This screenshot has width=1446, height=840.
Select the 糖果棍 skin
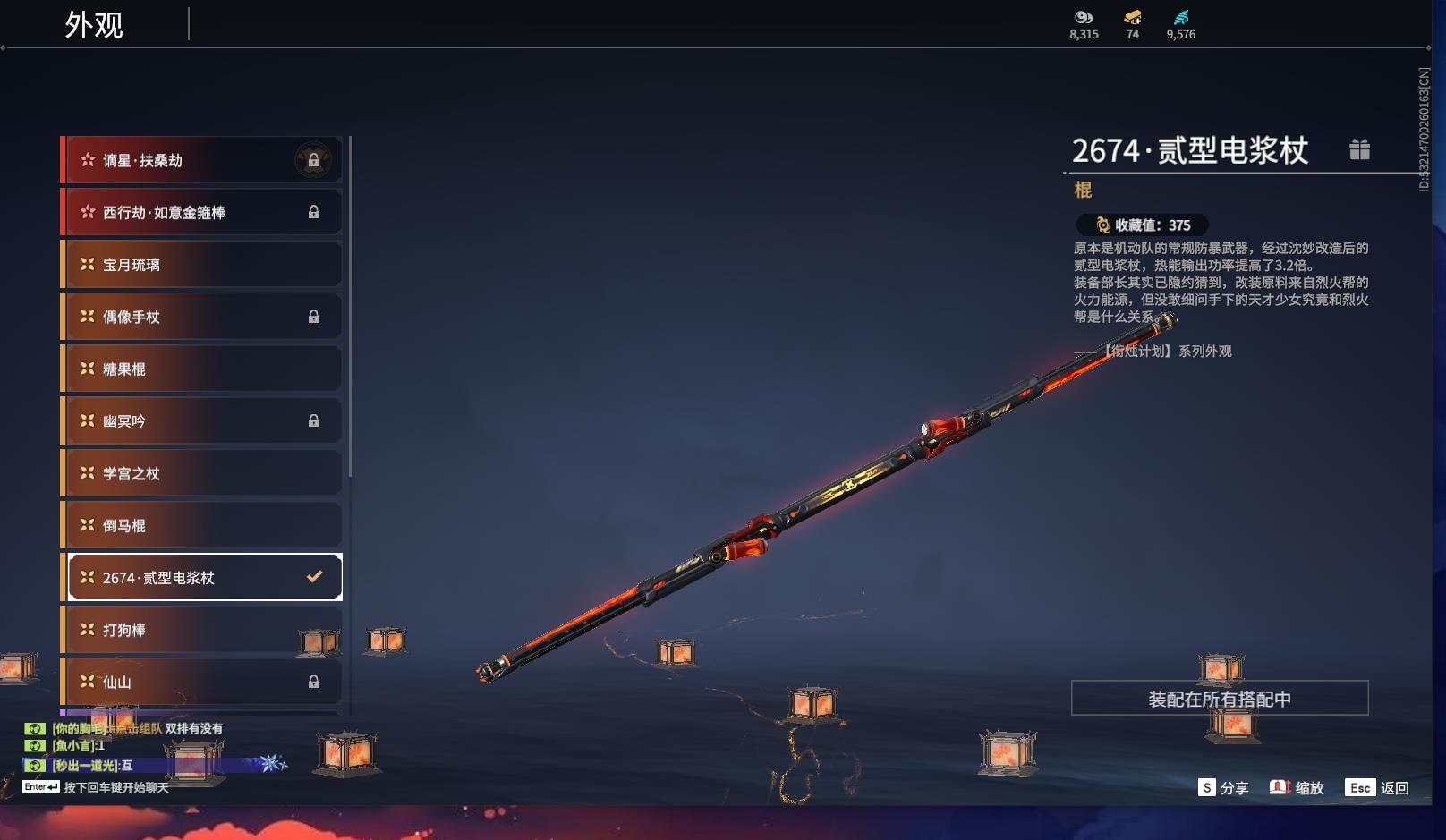coord(202,369)
